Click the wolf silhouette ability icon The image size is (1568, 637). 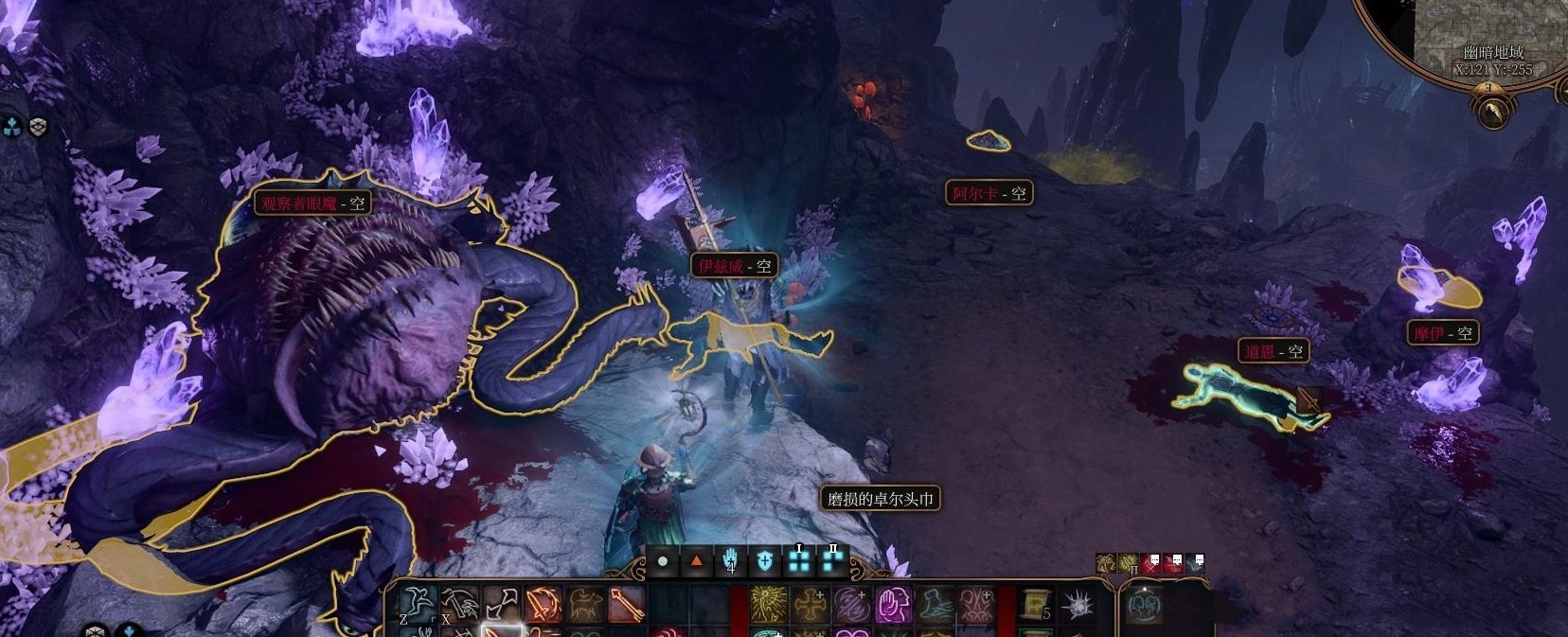(585, 604)
